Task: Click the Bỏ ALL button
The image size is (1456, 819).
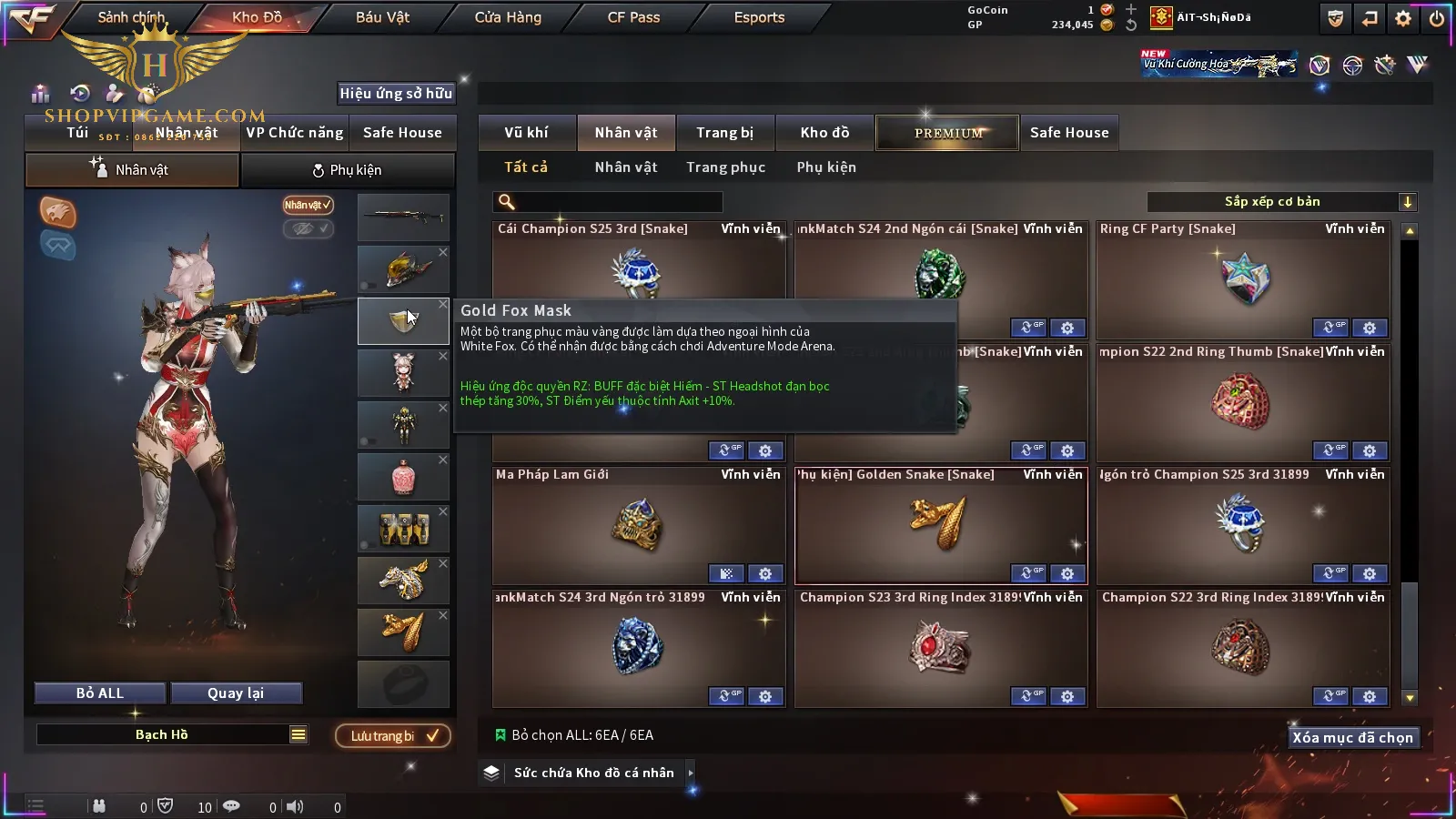Action: pyautogui.click(x=100, y=693)
